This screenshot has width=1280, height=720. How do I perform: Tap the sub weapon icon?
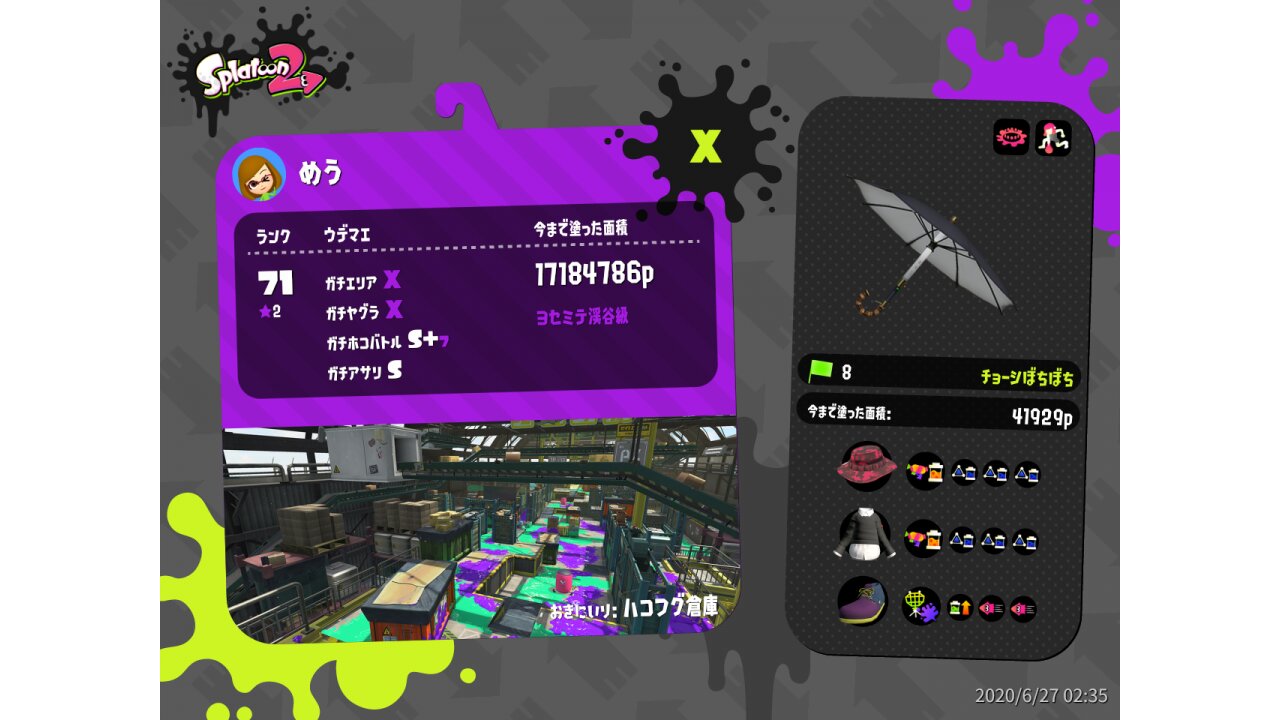[x=1011, y=138]
